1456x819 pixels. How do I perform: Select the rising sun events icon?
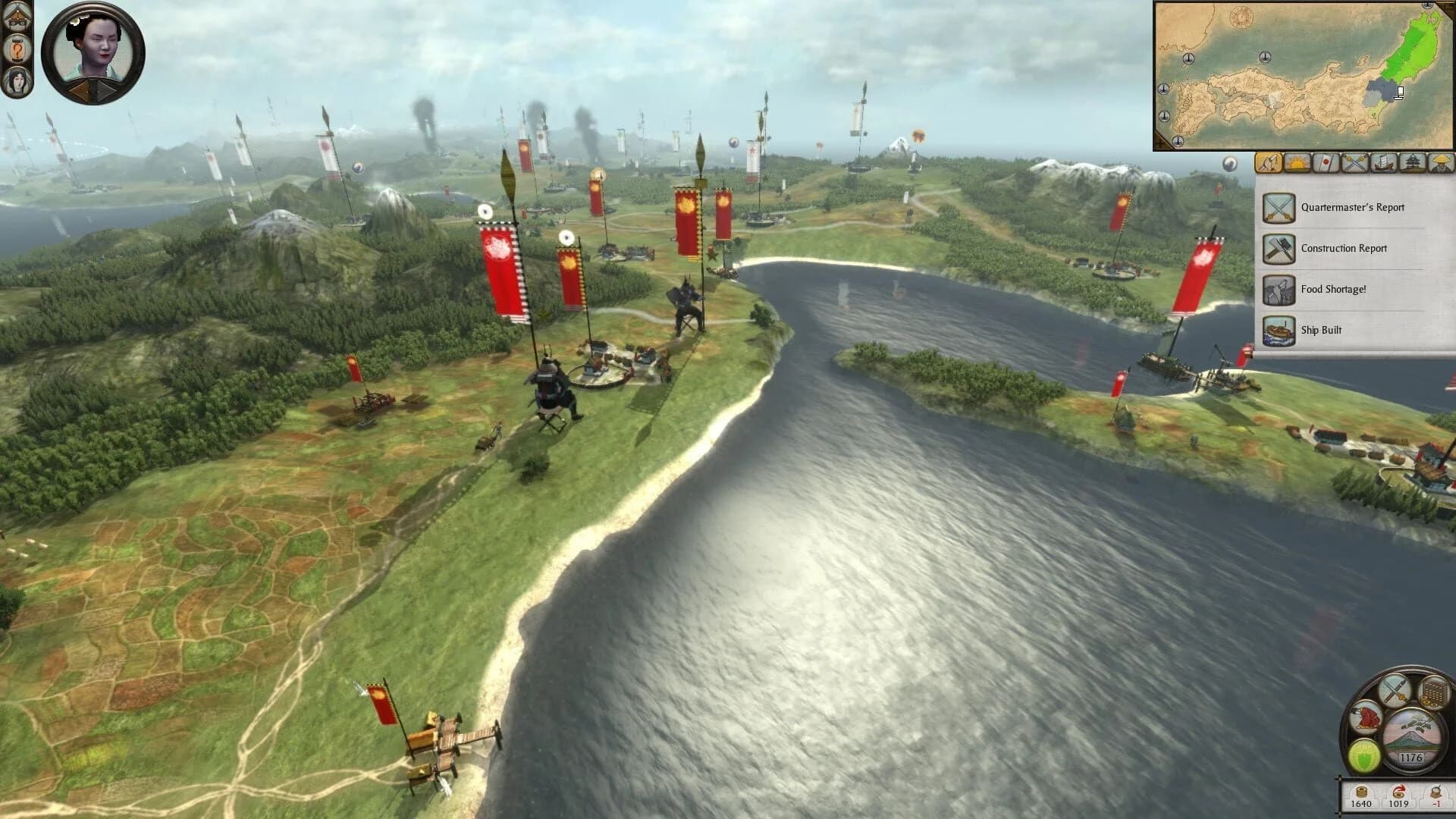[x=1298, y=164]
